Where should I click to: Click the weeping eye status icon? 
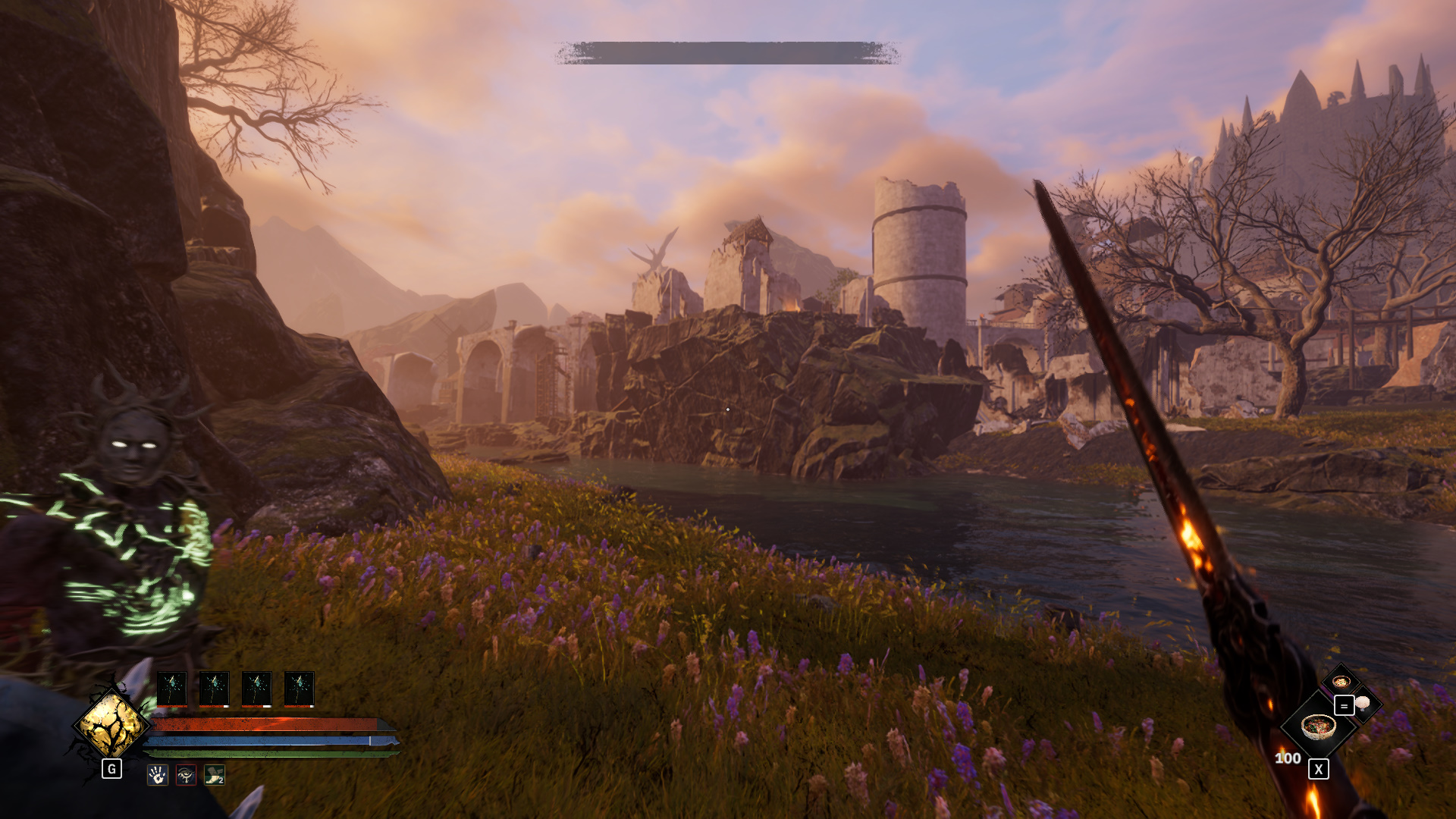[x=186, y=774]
